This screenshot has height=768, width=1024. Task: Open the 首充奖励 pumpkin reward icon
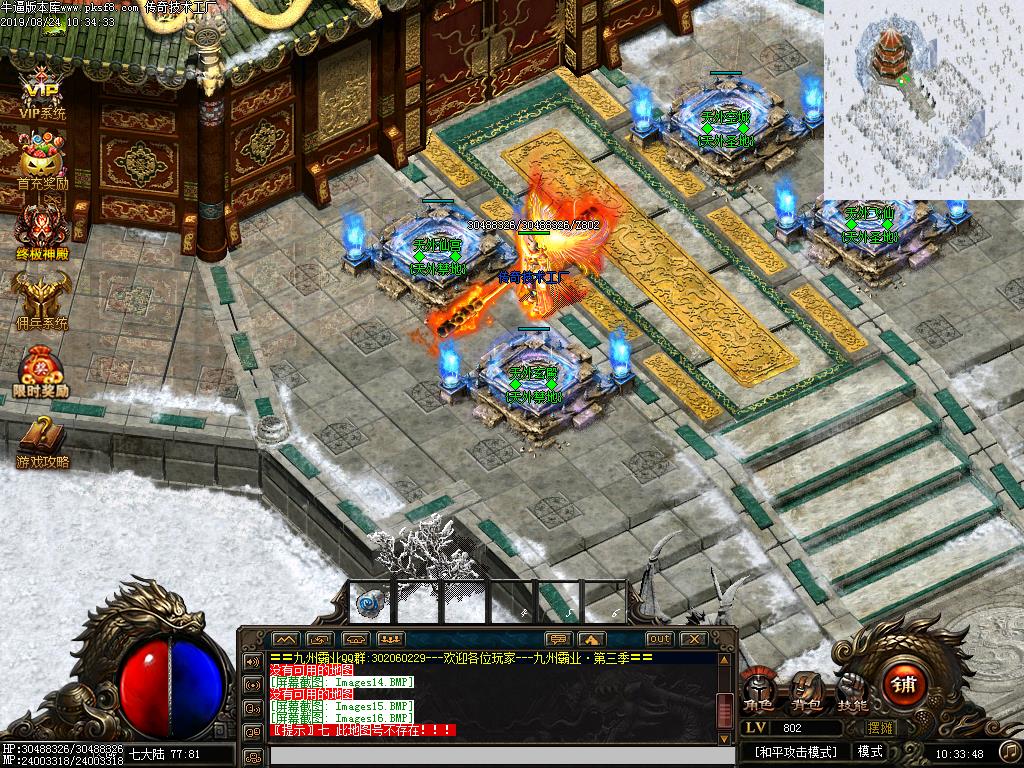[42, 160]
